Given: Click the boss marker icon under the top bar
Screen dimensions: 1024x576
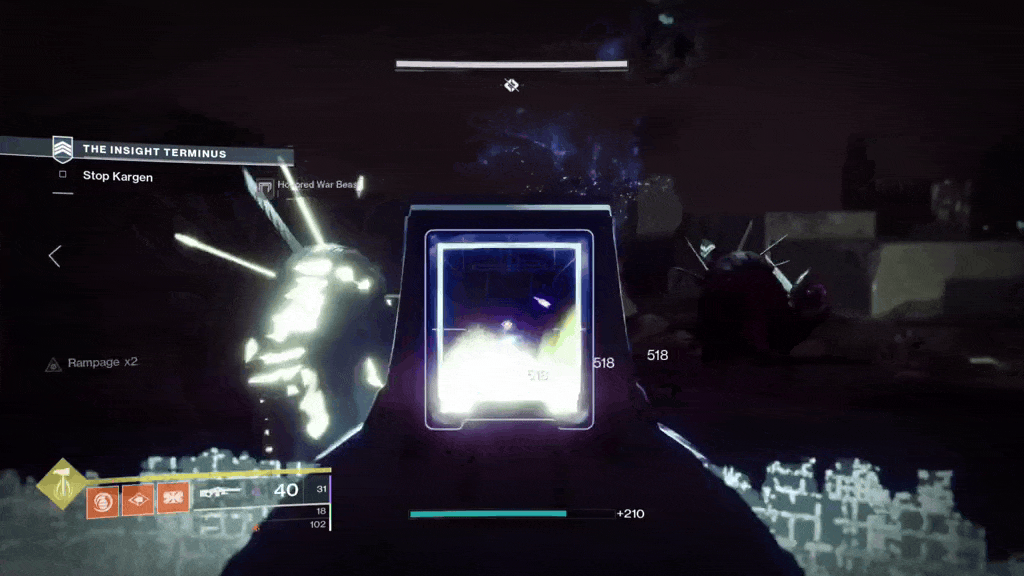Looking at the screenshot, I should 511,86.
